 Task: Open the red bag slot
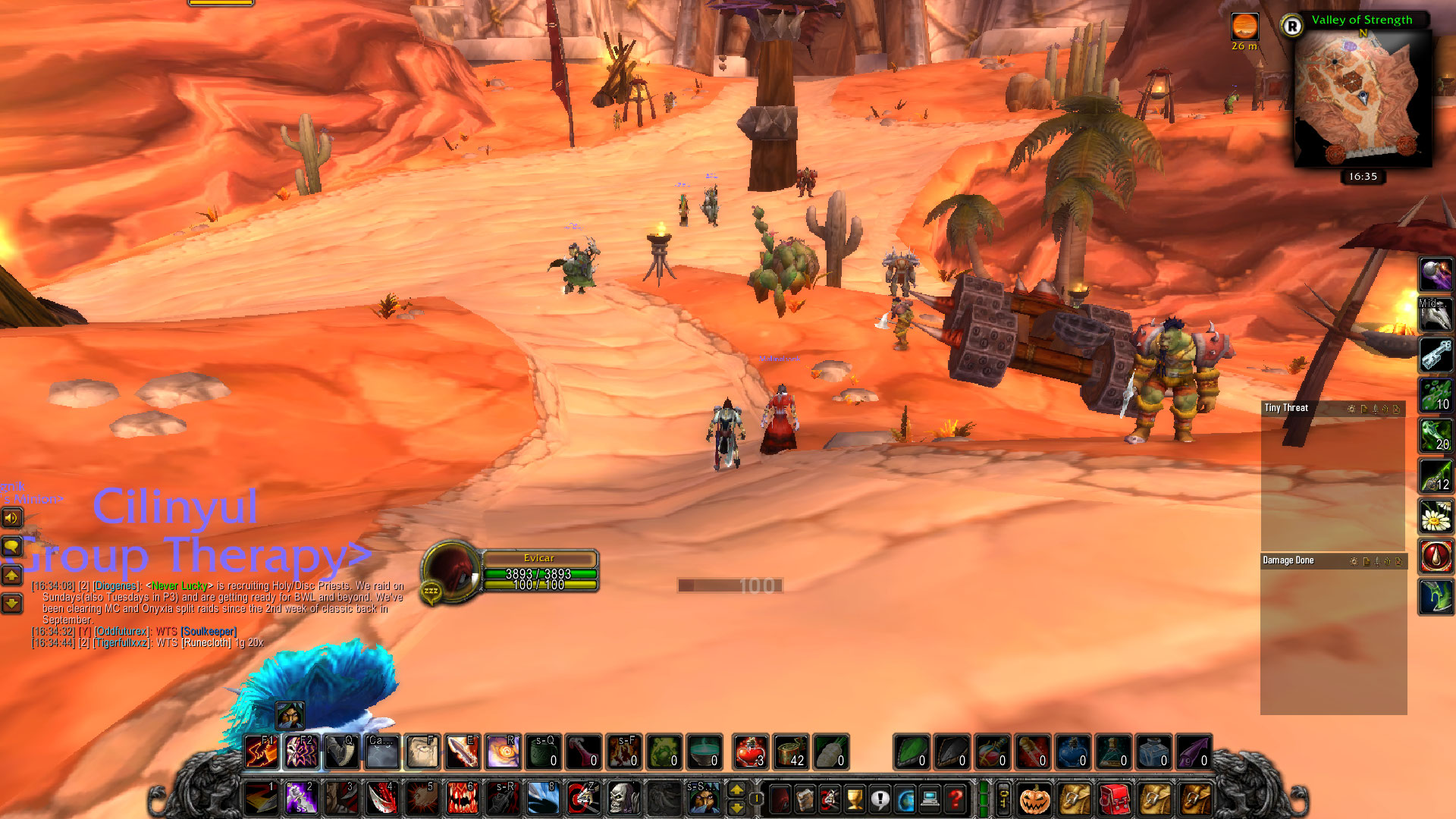click(x=1114, y=799)
